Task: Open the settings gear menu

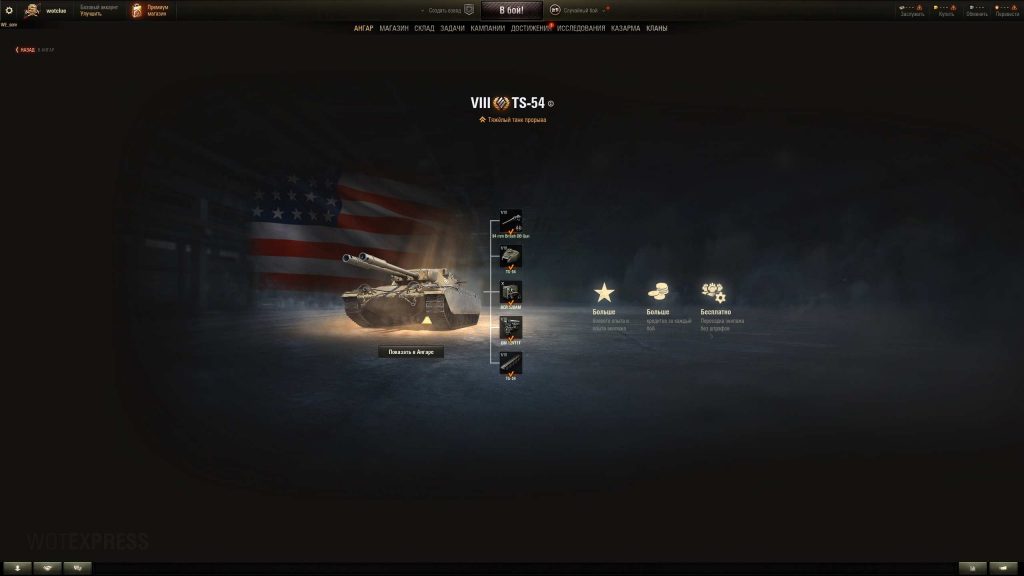Action: [10, 10]
